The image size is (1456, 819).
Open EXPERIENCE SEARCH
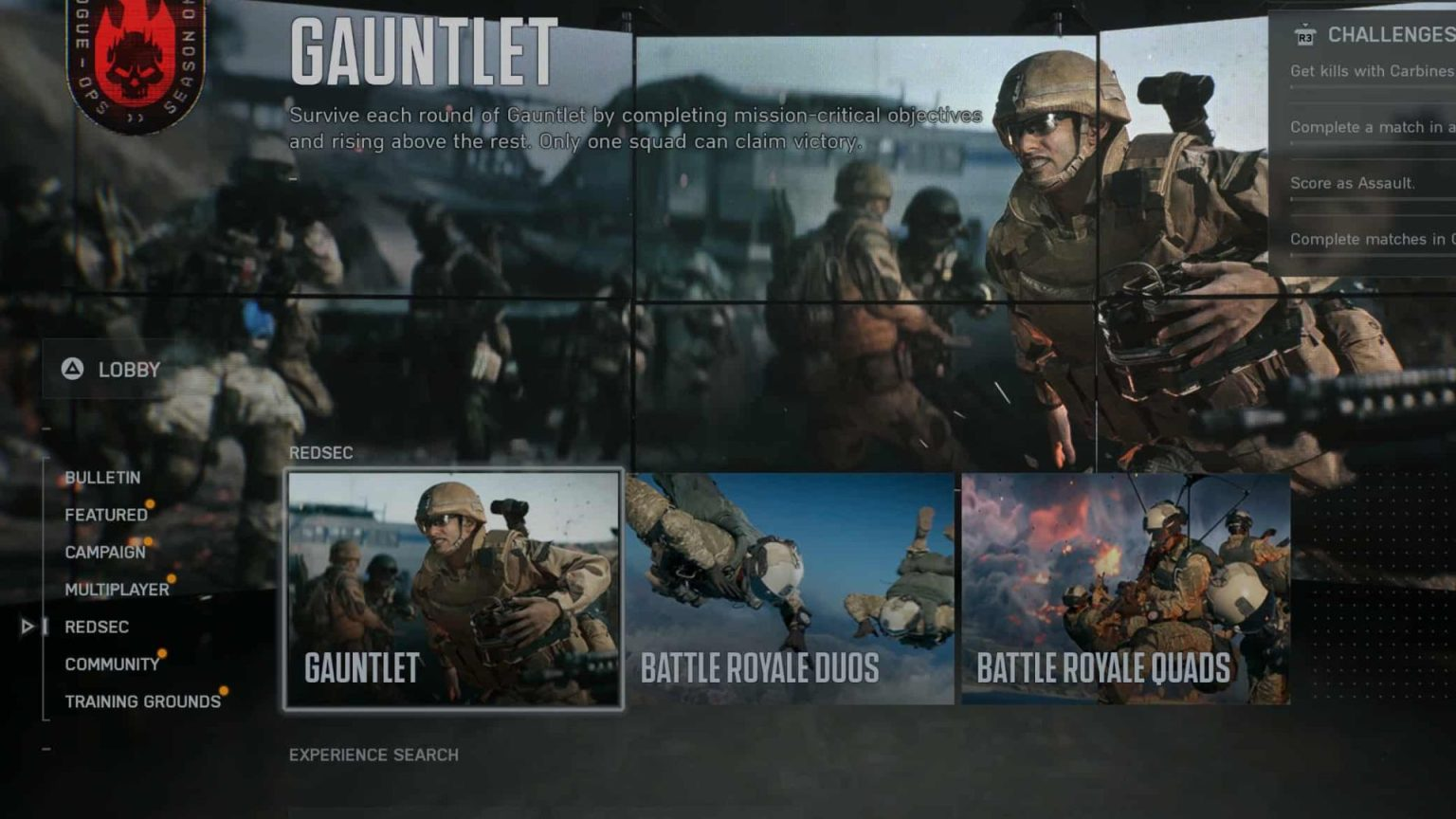click(x=373, y=755)
